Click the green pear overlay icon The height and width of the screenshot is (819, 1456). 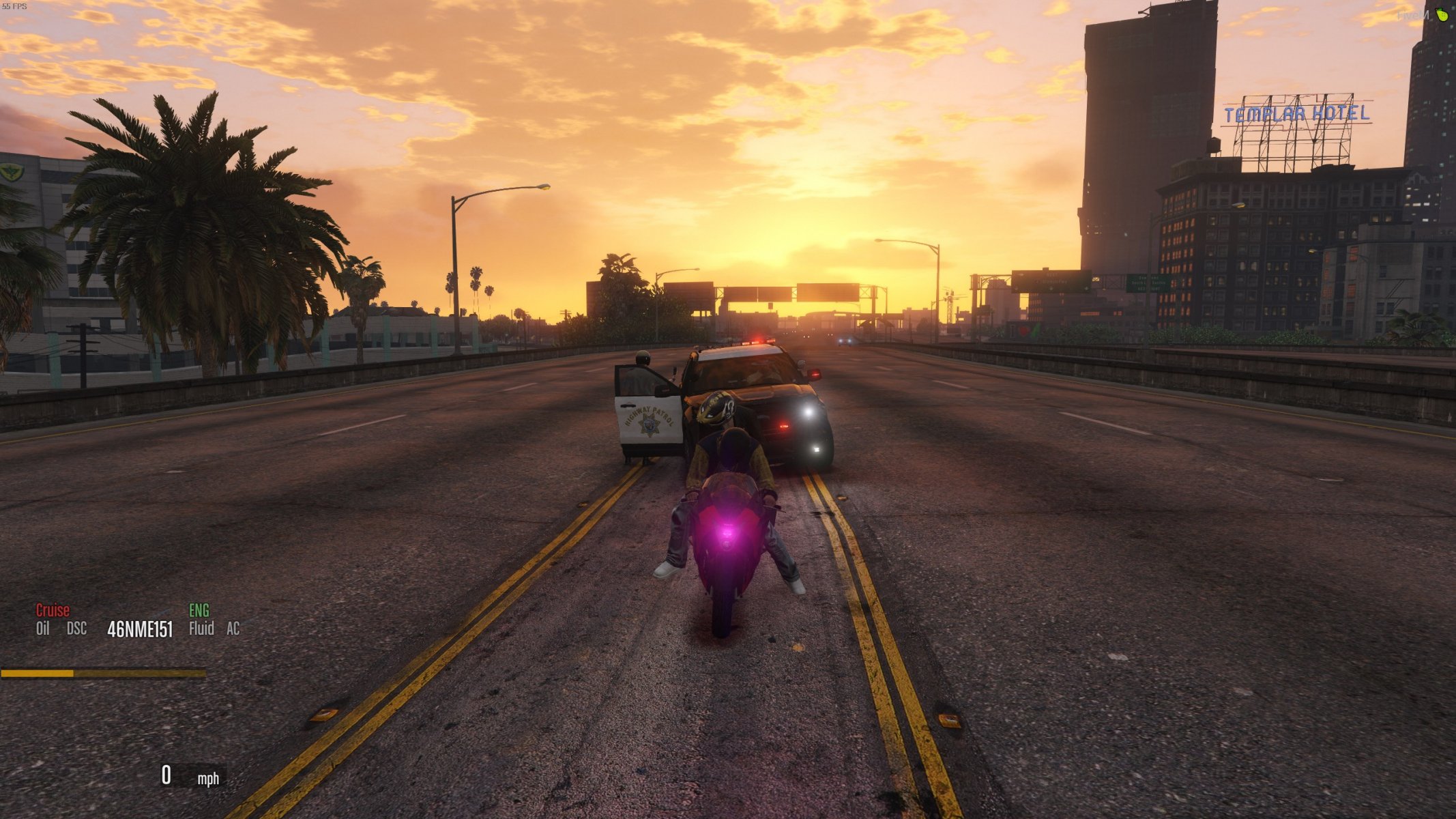[x=1442, y=14]
